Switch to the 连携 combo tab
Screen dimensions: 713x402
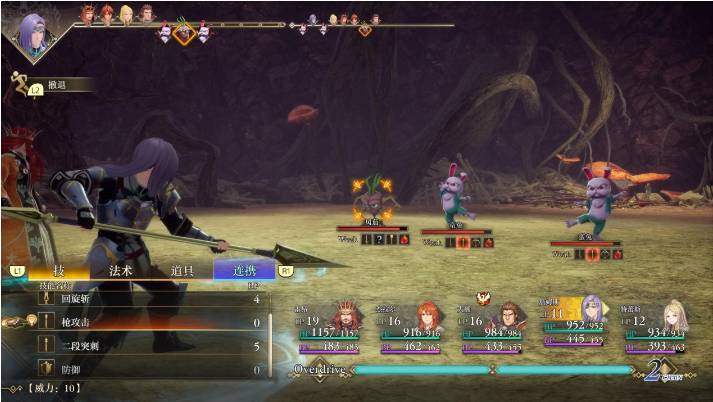244,270
